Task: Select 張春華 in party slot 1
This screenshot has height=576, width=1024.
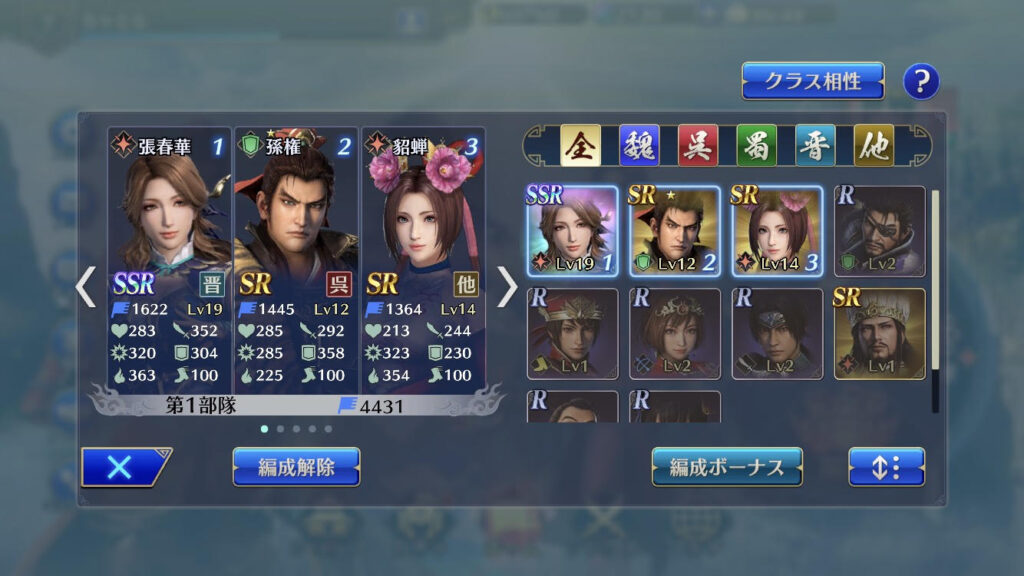Action: click(169, 260)
